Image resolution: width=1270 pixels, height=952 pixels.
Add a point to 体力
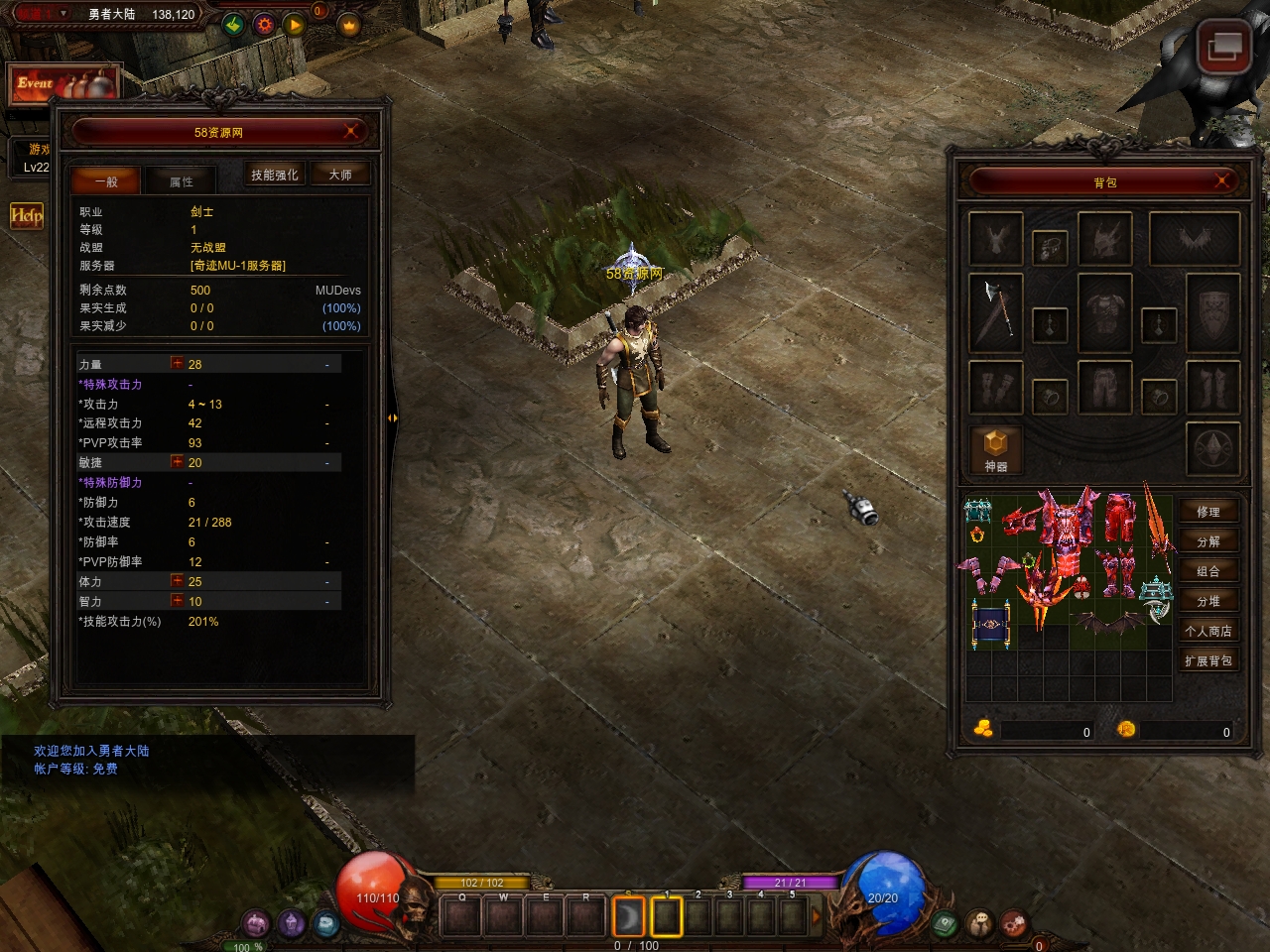coord(177,581)
